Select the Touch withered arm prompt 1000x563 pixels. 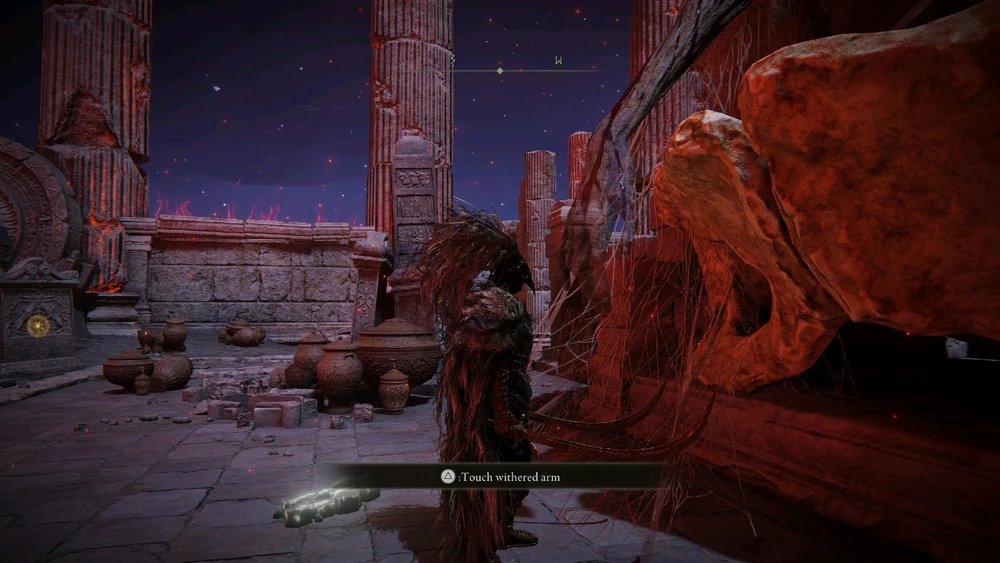[x=501, y=477]
